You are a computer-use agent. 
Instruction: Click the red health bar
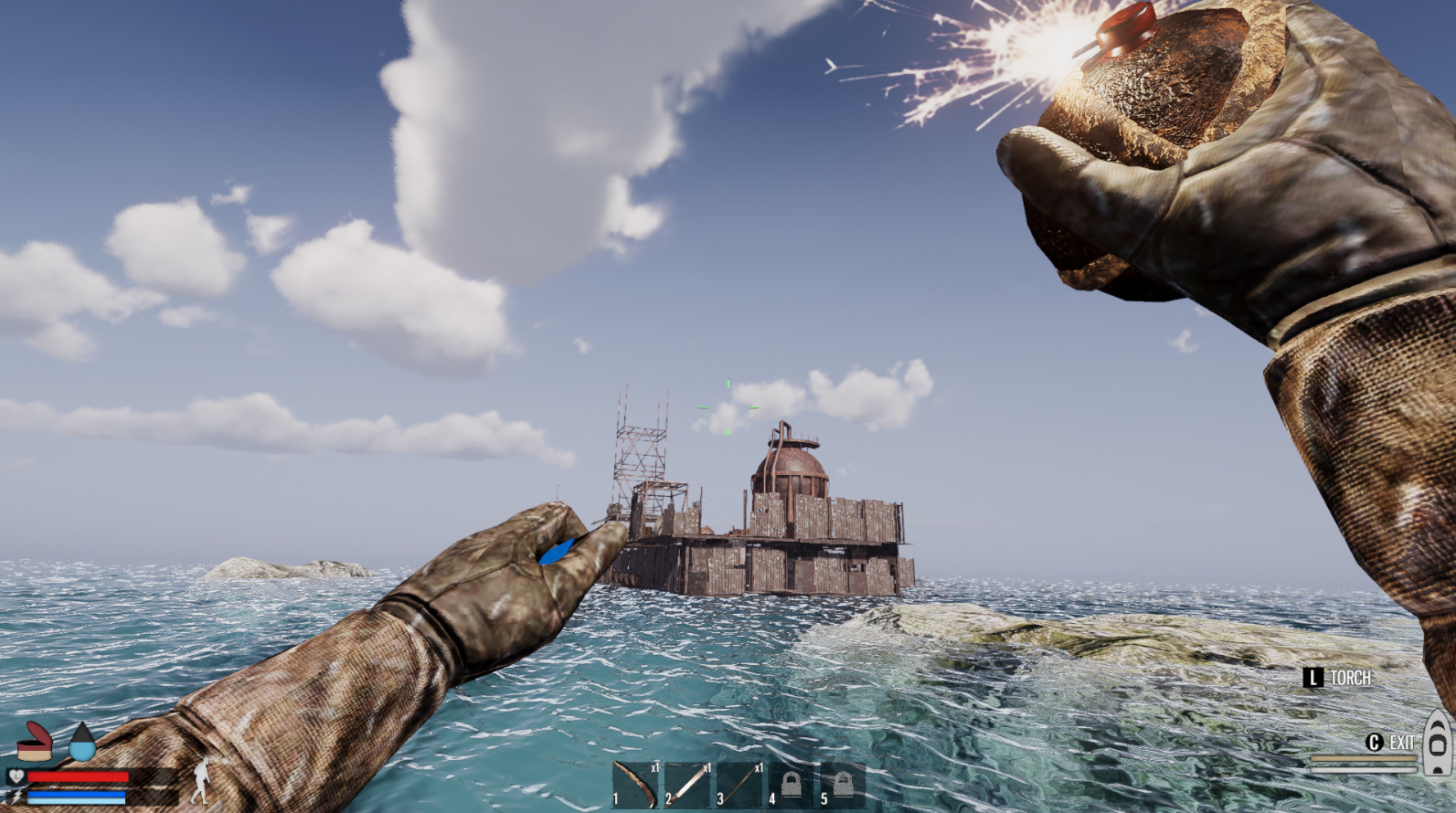coord(78,776)
